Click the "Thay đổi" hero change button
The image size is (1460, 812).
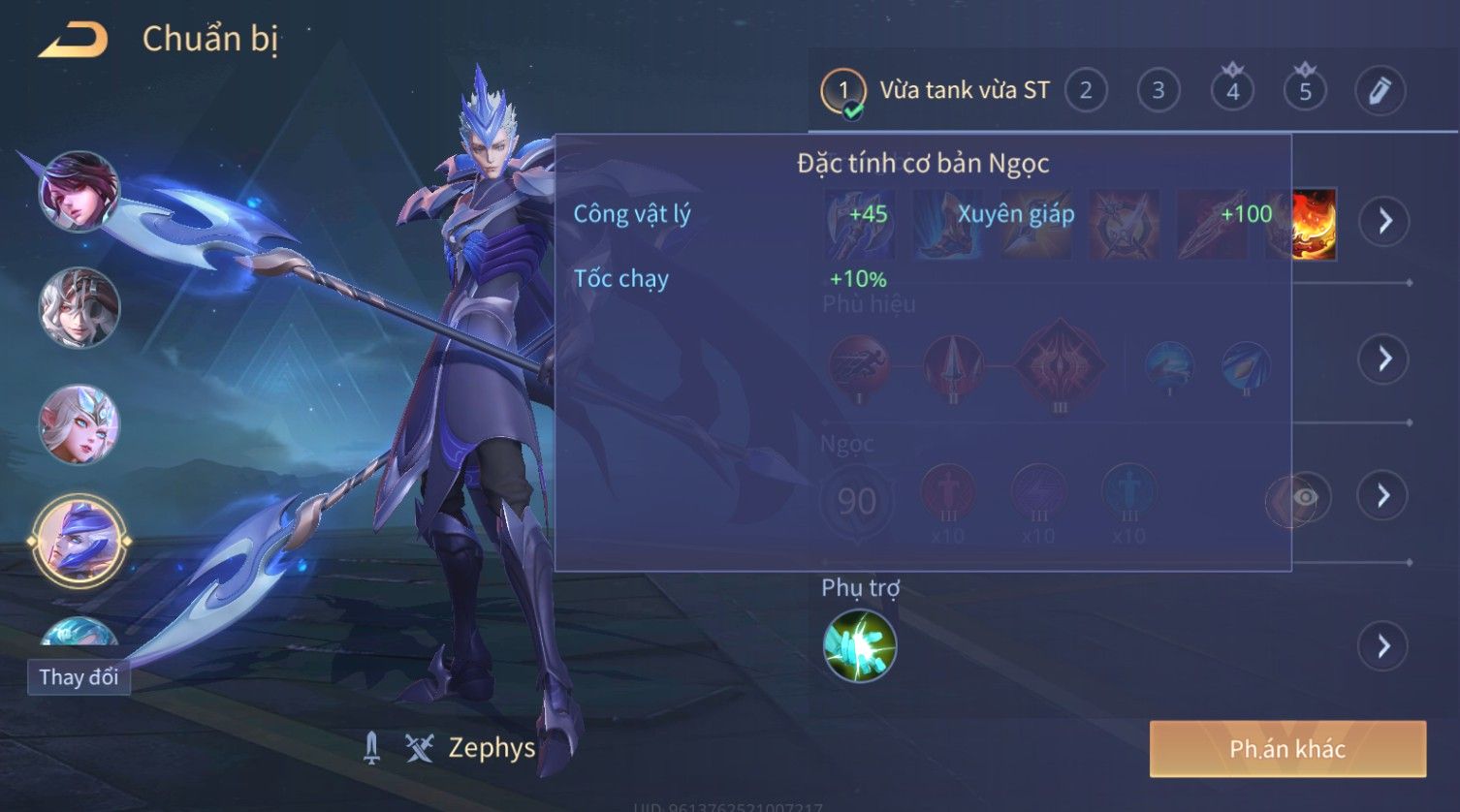coord(79,676)
